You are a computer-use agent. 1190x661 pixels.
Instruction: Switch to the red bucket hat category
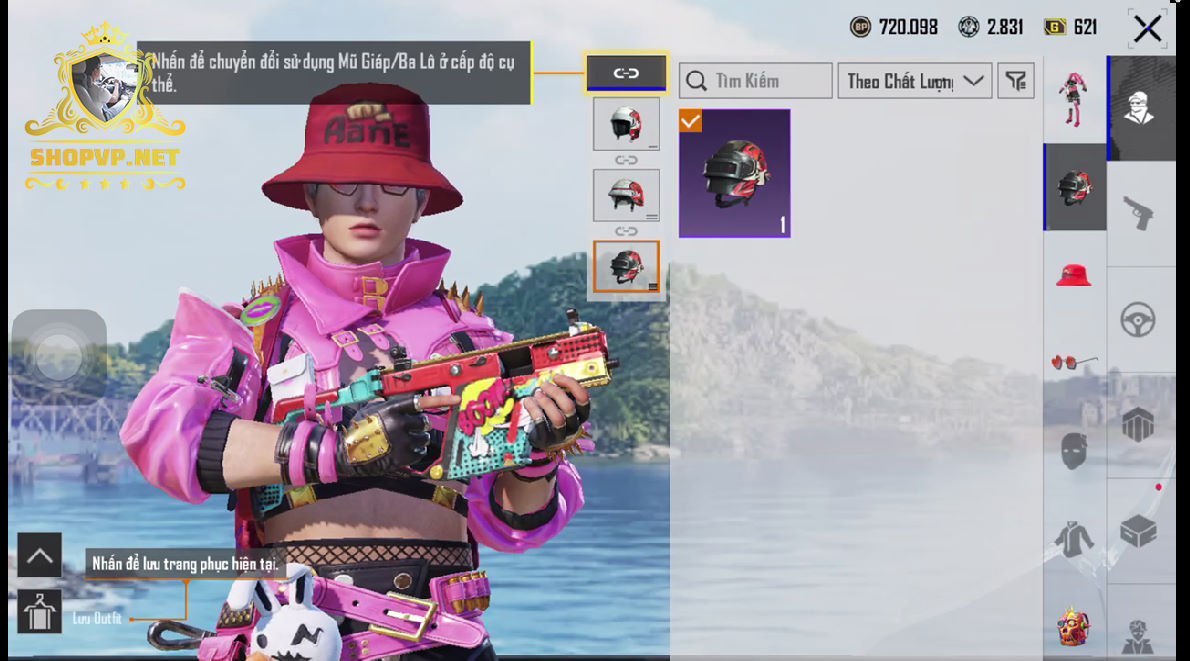click(1074, 274)
